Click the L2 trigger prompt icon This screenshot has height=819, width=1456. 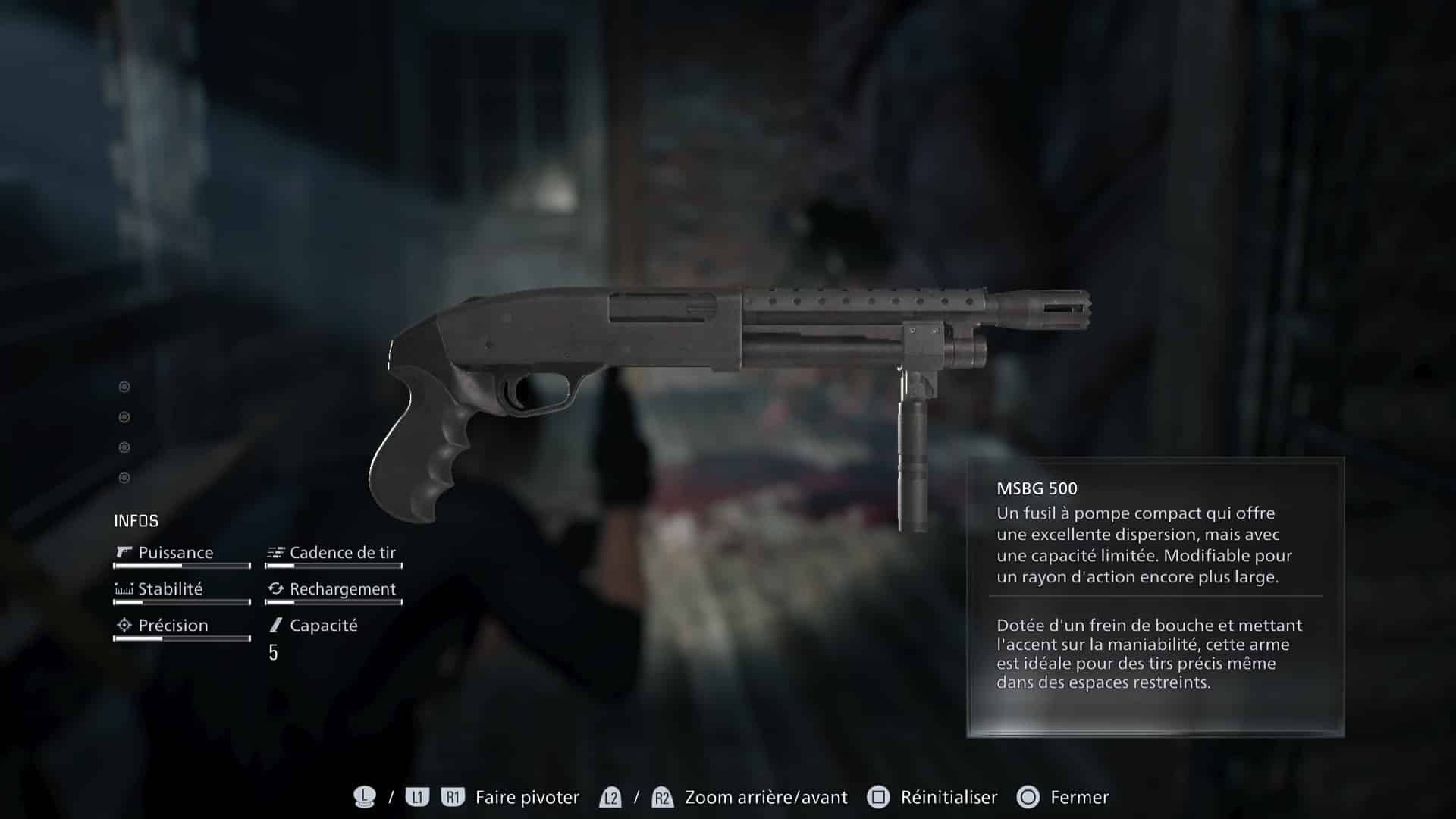(610, 797)
